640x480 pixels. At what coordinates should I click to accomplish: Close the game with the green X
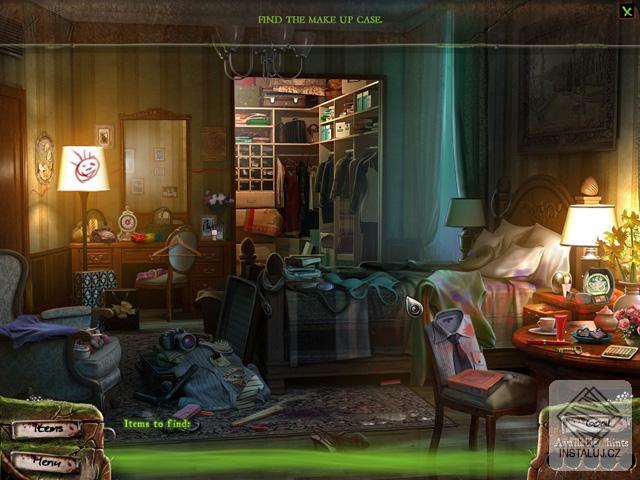(x=626, y=11)
